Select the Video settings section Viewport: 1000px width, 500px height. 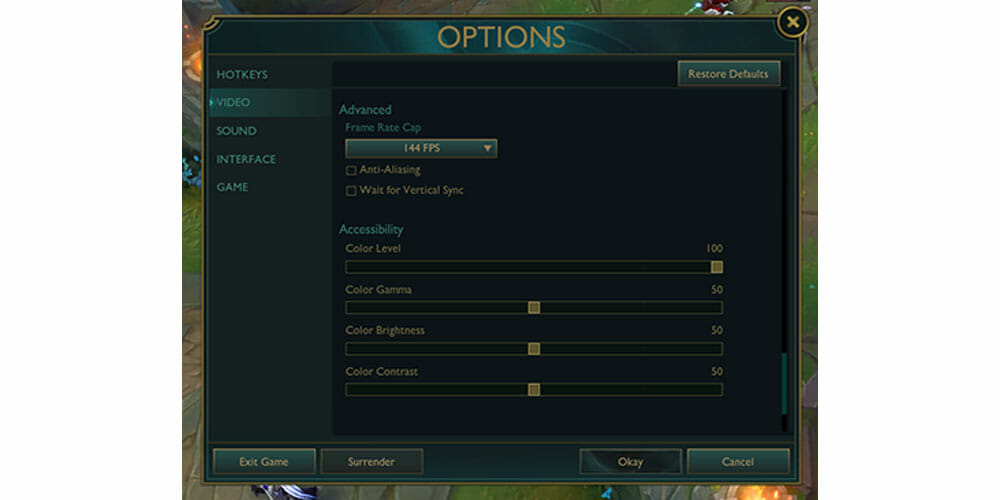[x=234, y=102]
